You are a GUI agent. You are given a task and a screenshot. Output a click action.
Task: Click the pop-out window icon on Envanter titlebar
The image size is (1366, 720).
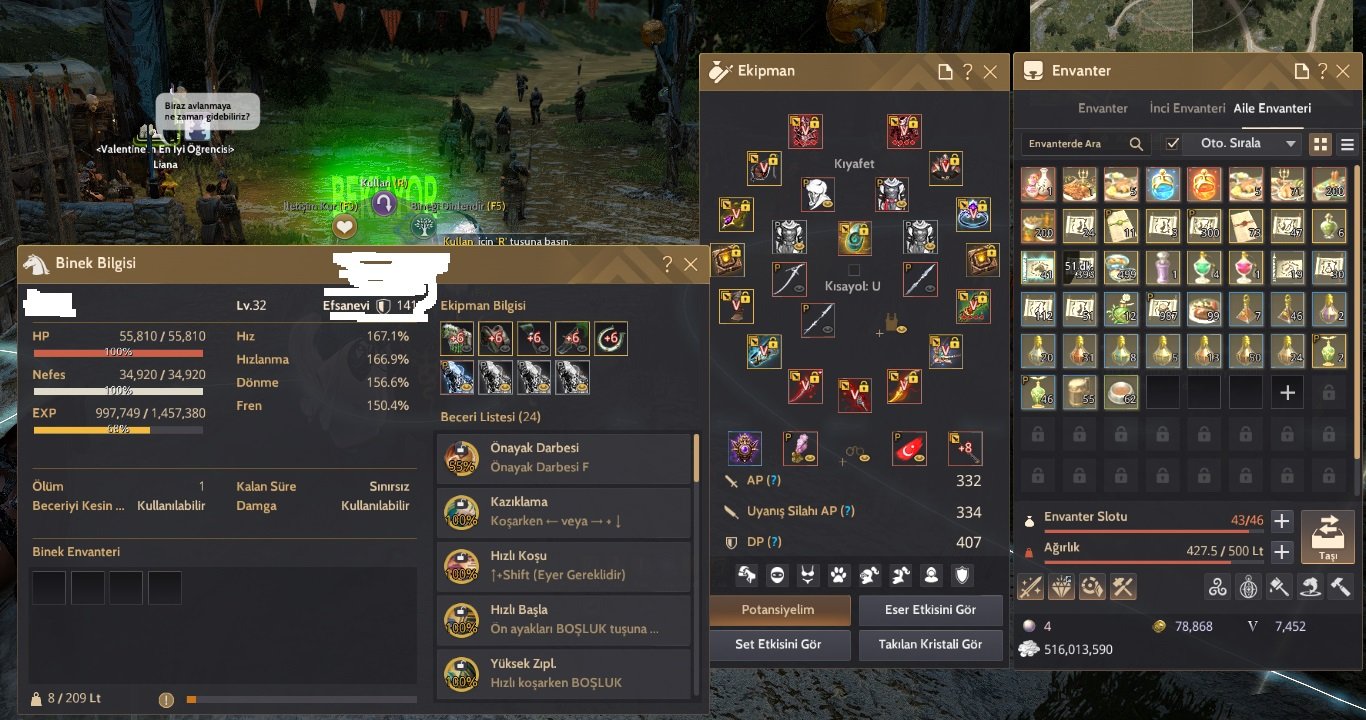1302,71
